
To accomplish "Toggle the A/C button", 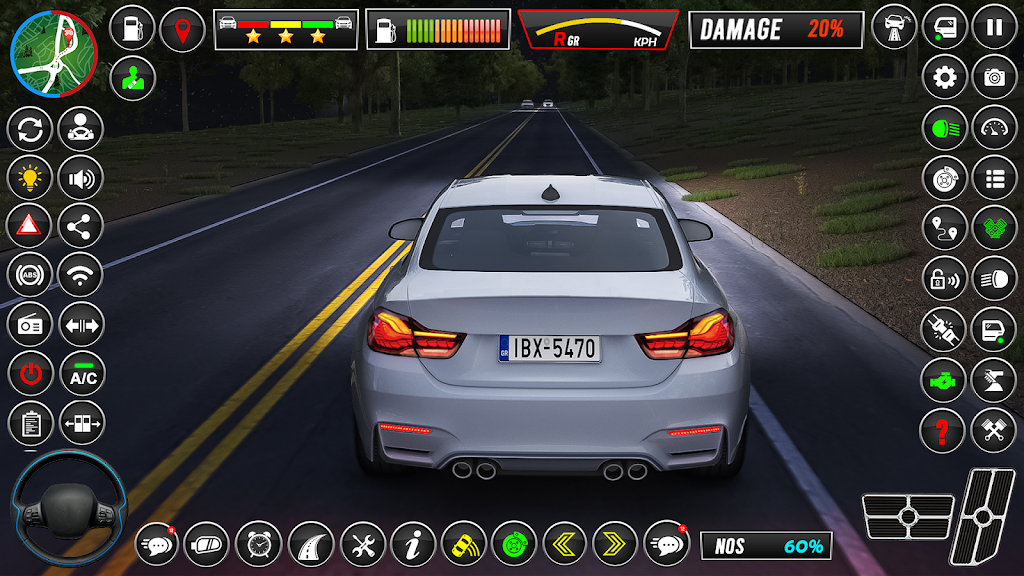I will (82, 375).
